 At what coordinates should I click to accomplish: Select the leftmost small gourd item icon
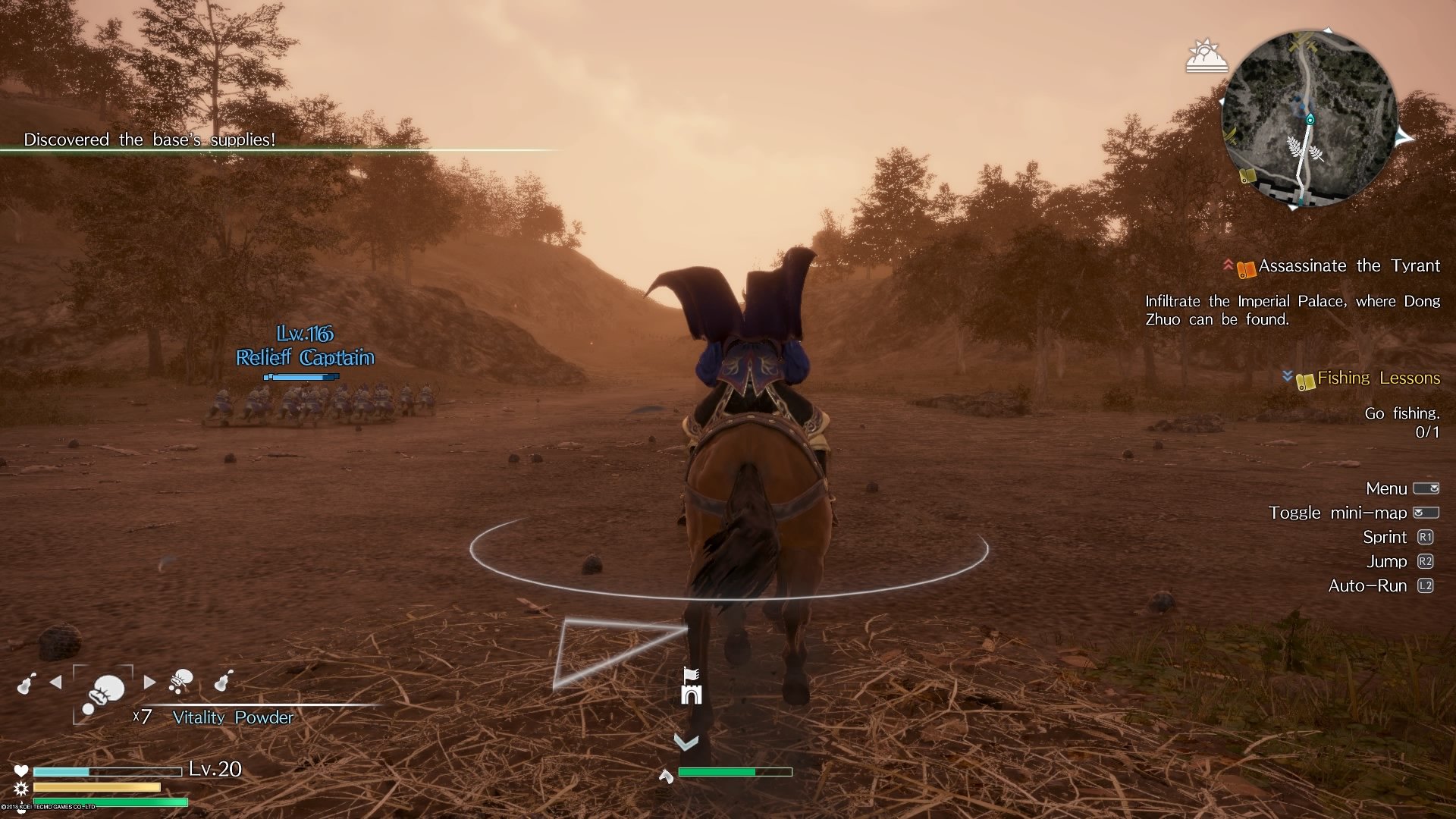point(27,683)
